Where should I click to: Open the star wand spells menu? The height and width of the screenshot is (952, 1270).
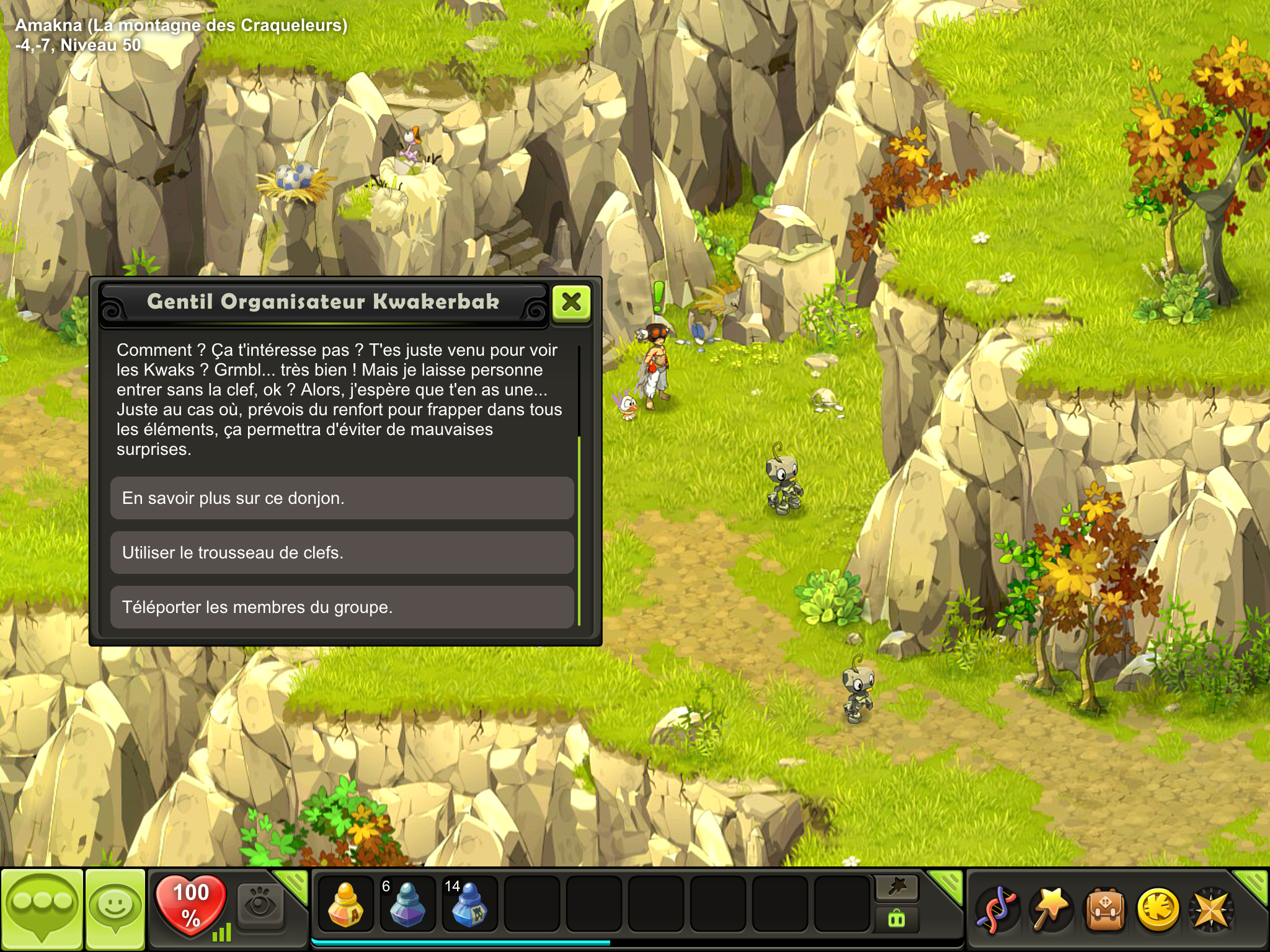(1050, 910)
